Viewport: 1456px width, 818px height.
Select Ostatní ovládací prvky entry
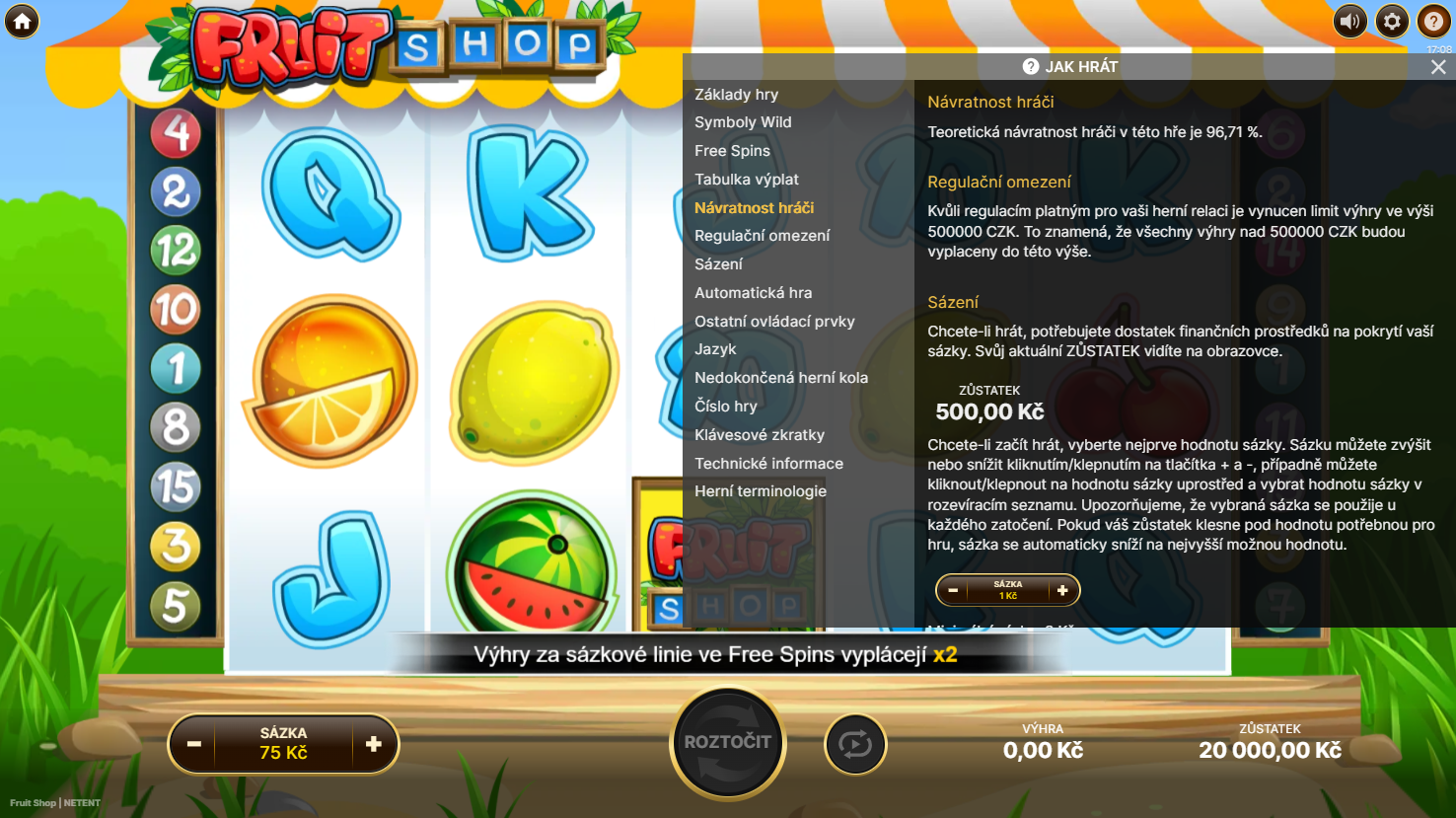pyautogui.click(x=774, y=322)
